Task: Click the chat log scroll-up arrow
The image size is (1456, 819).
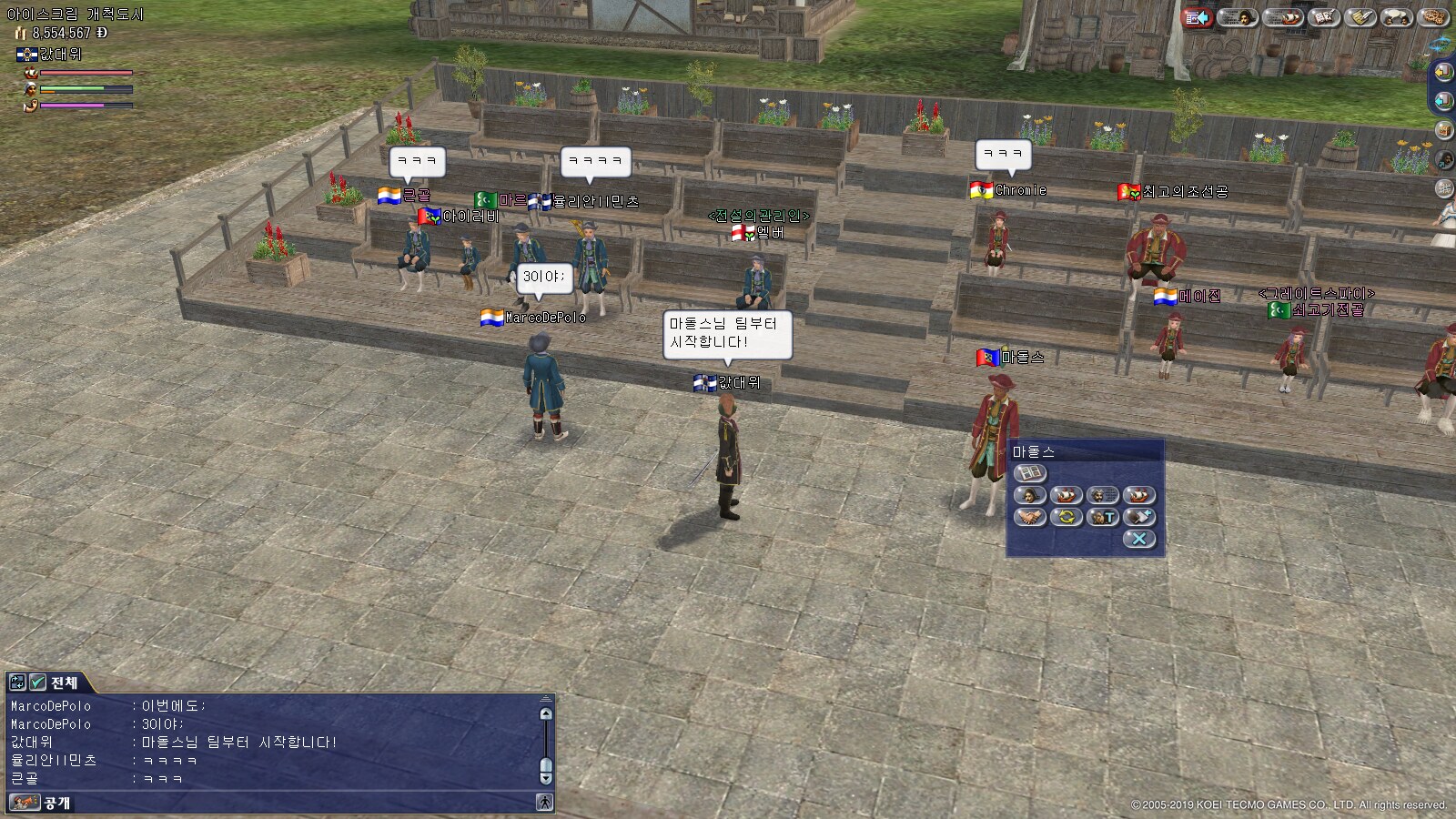Action: click(546, 713)
